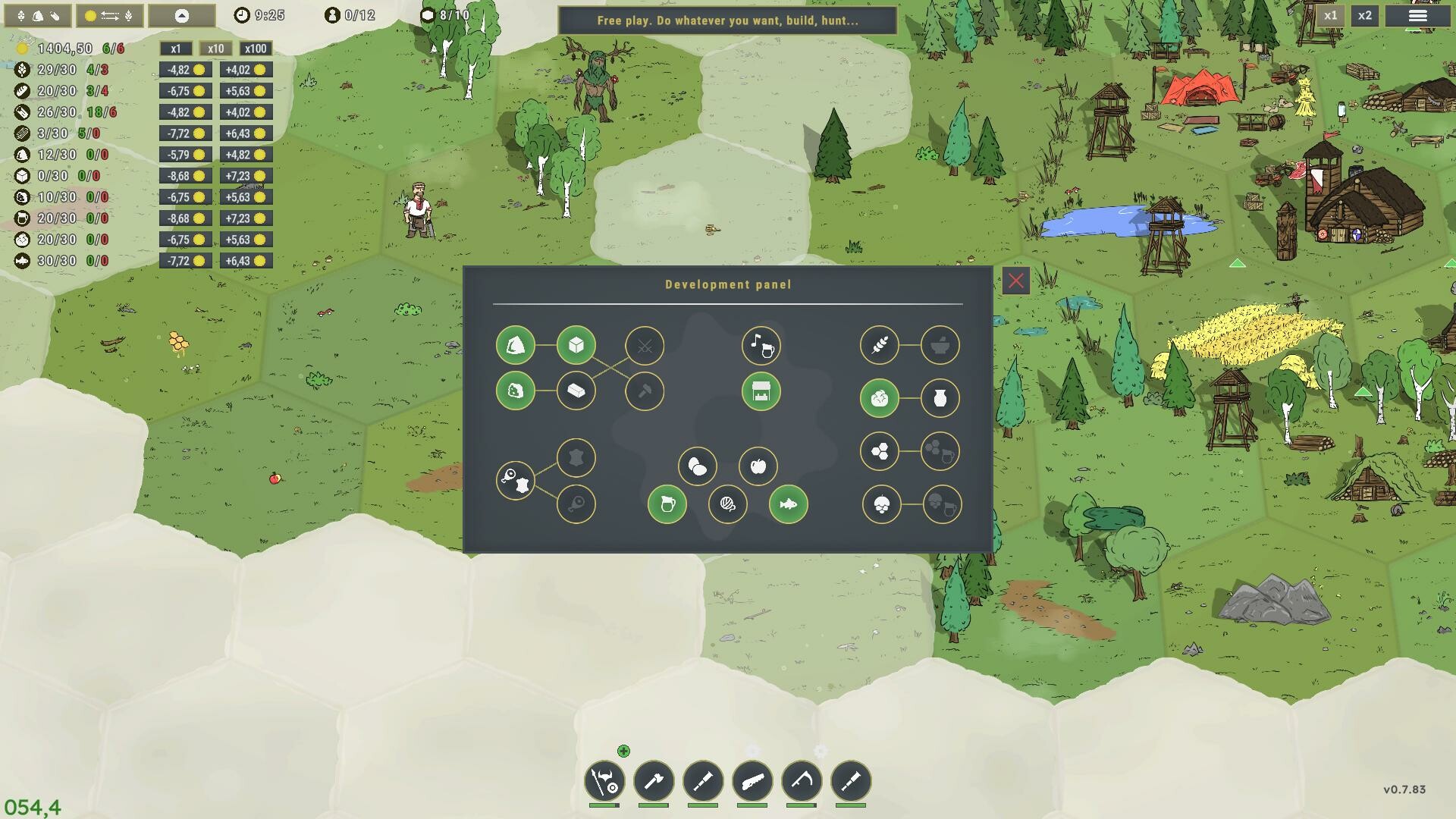Open the mortar and pestle development node
This screenshot has width=1456, height=819.
(940, 345)
